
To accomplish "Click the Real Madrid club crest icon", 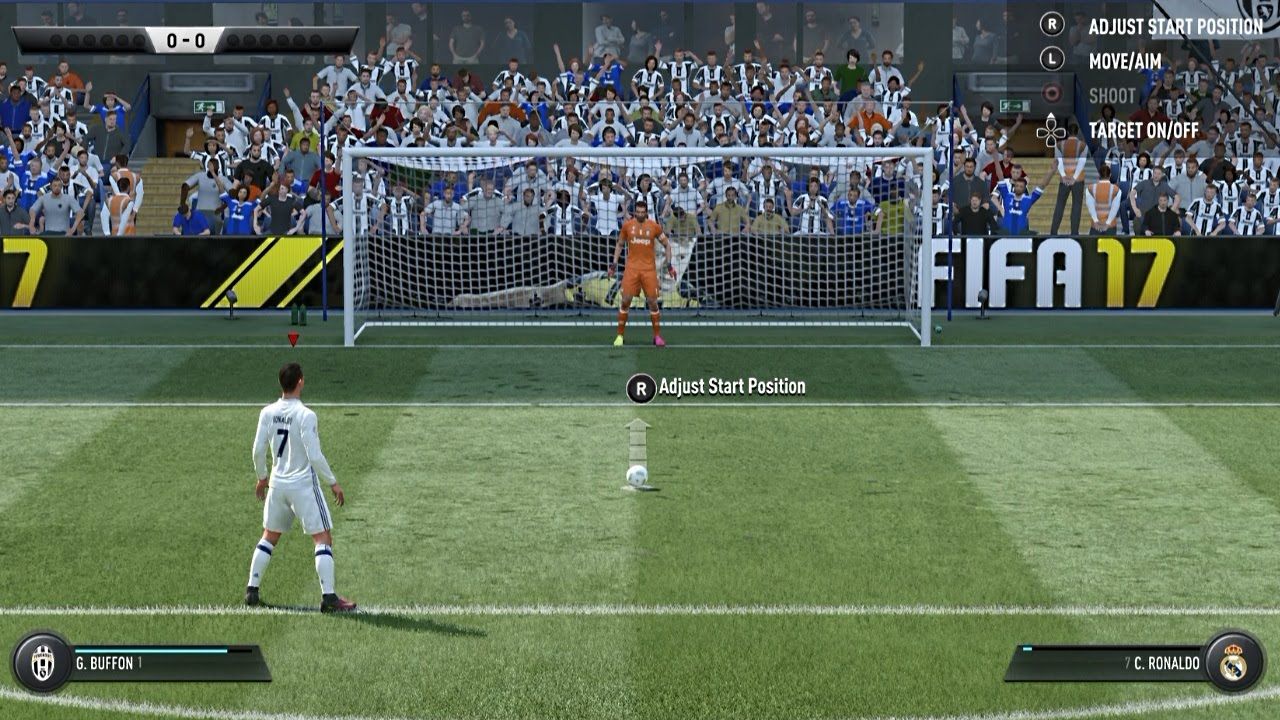I will click(1233, 662).
